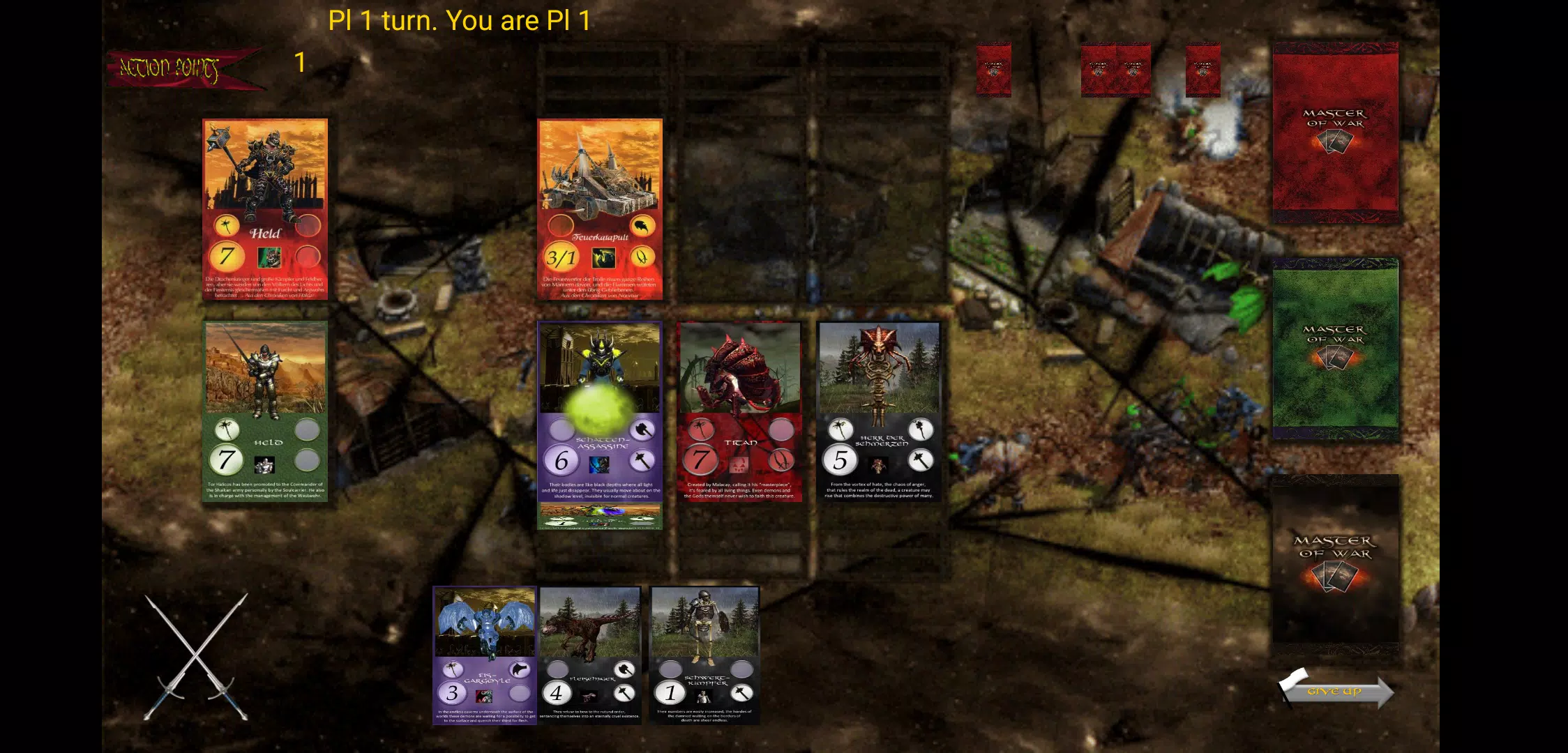Select the Herr der Schmerzen card
Viewport: 1568px width, 753px height.
click(879, 411)
